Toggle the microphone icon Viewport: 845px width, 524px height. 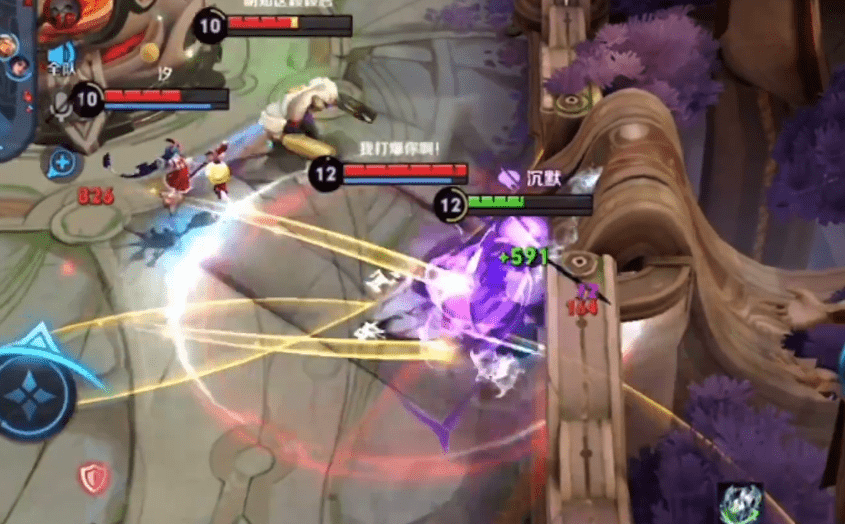[61, 102]
